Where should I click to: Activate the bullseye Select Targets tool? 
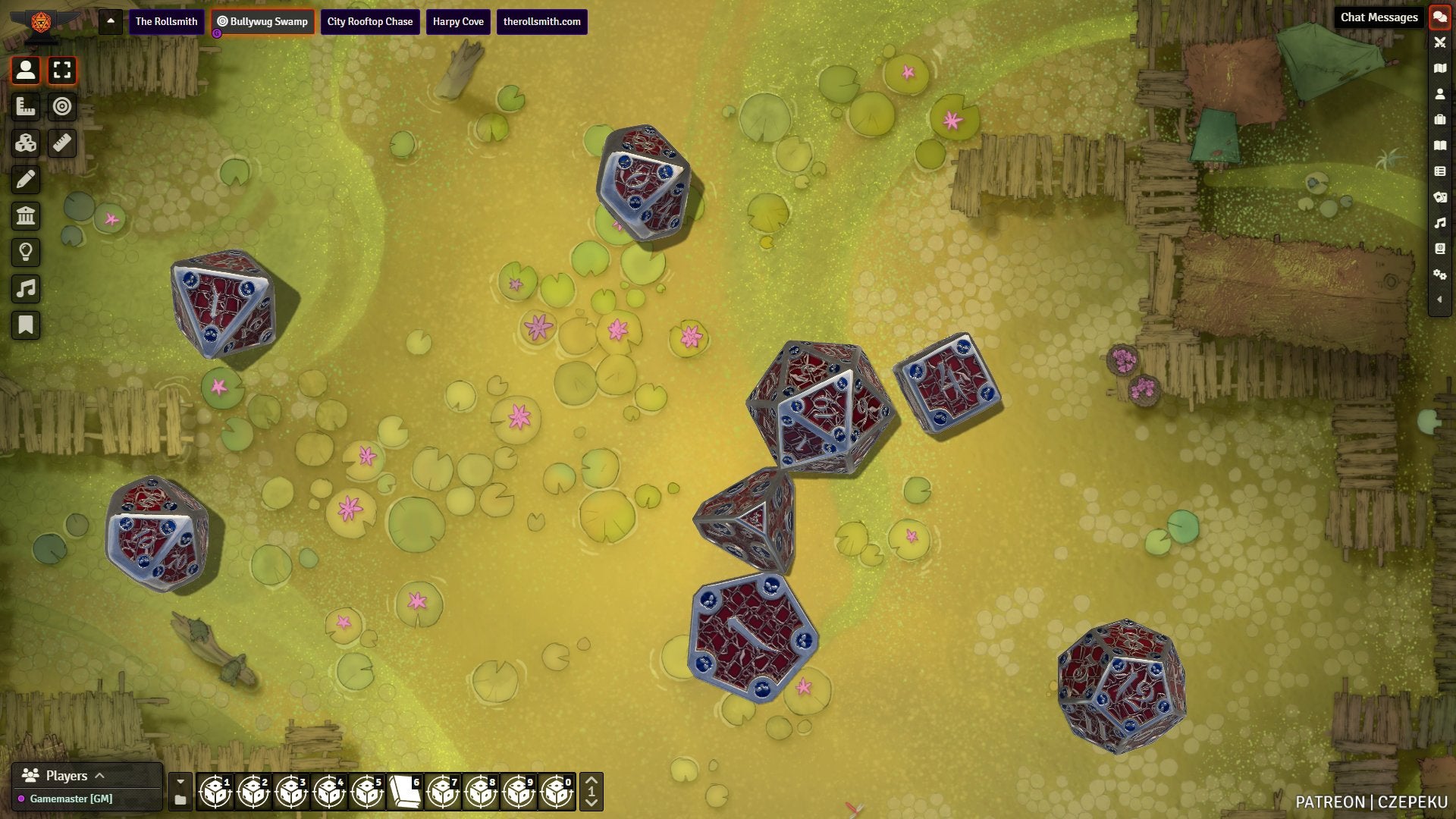coord(62,107)
